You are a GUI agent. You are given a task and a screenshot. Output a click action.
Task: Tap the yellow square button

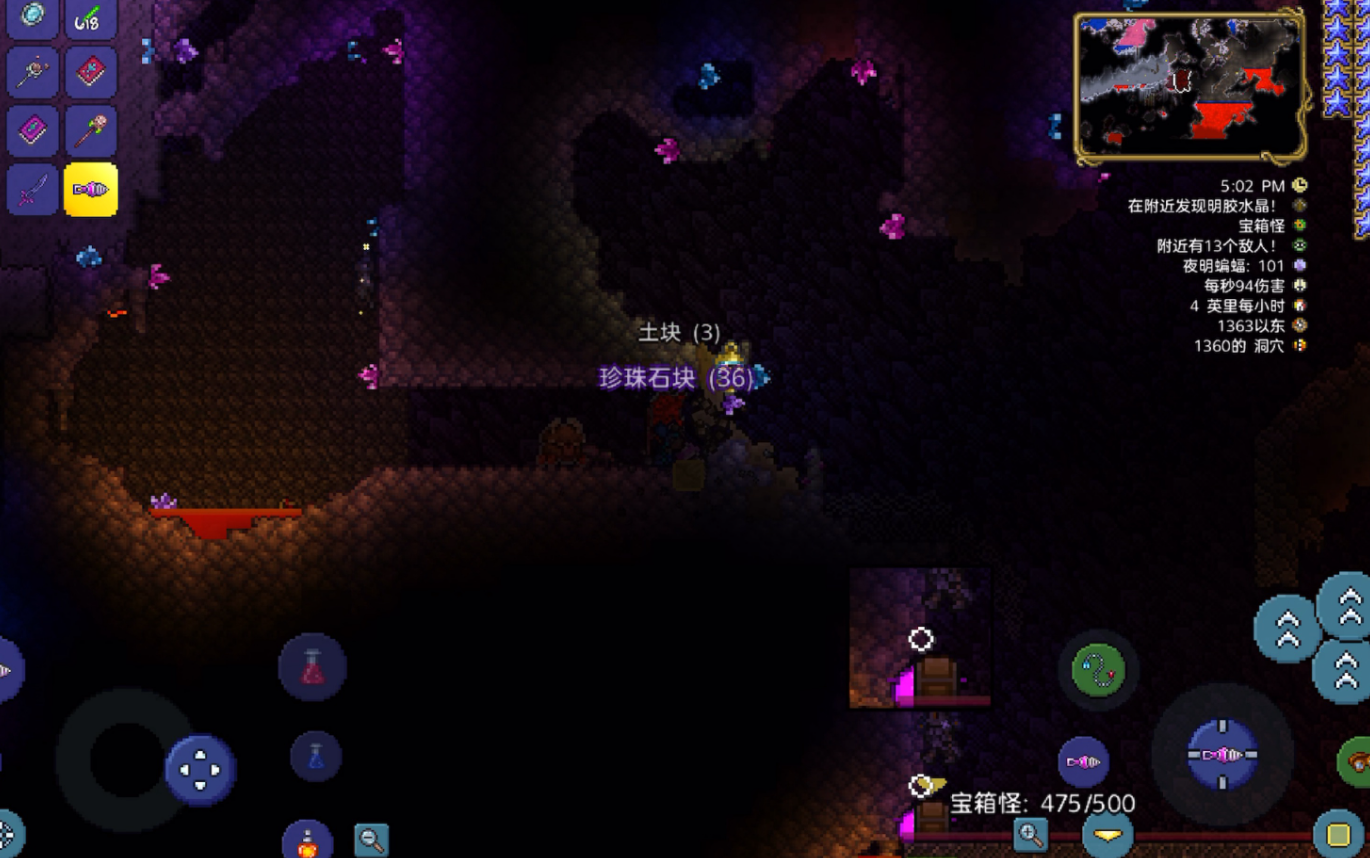(1338, 835)
